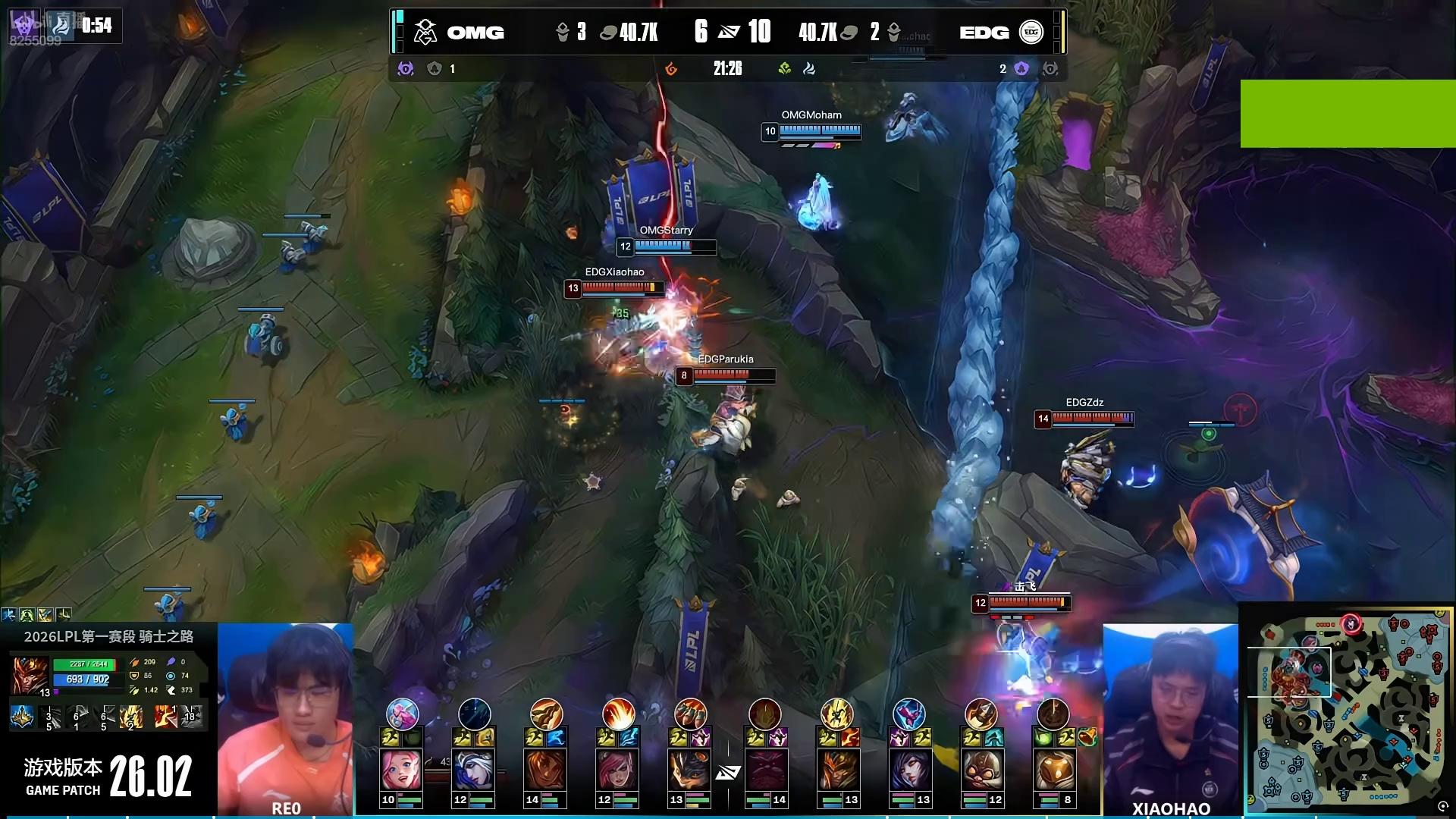Screen dimensions: 1456x819
Task: Click the selected Jarvan IV portrait in stats panel
Action: 30,676
